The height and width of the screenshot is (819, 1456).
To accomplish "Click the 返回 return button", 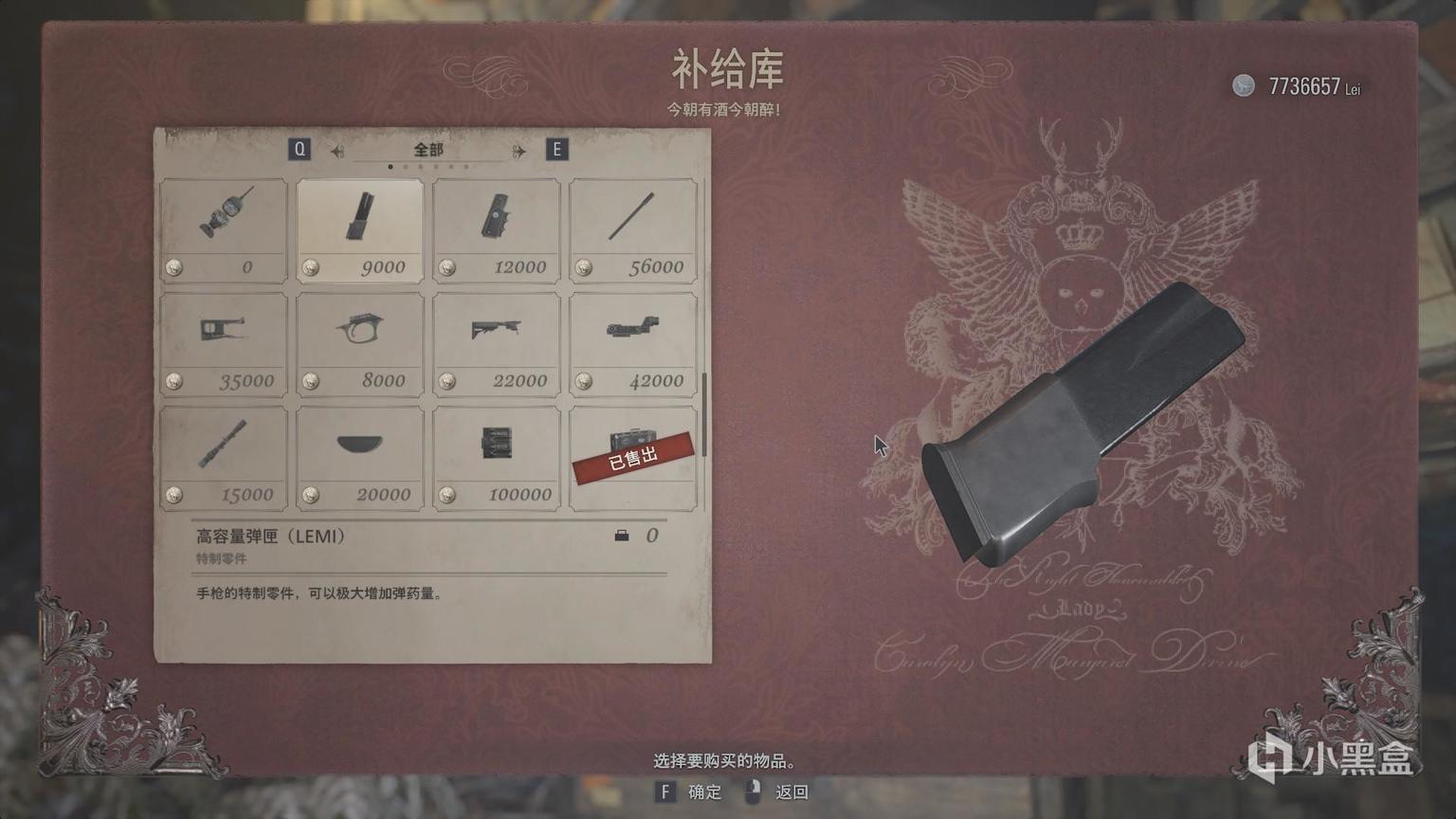I will pyautogui.click(x=790, y=792).
